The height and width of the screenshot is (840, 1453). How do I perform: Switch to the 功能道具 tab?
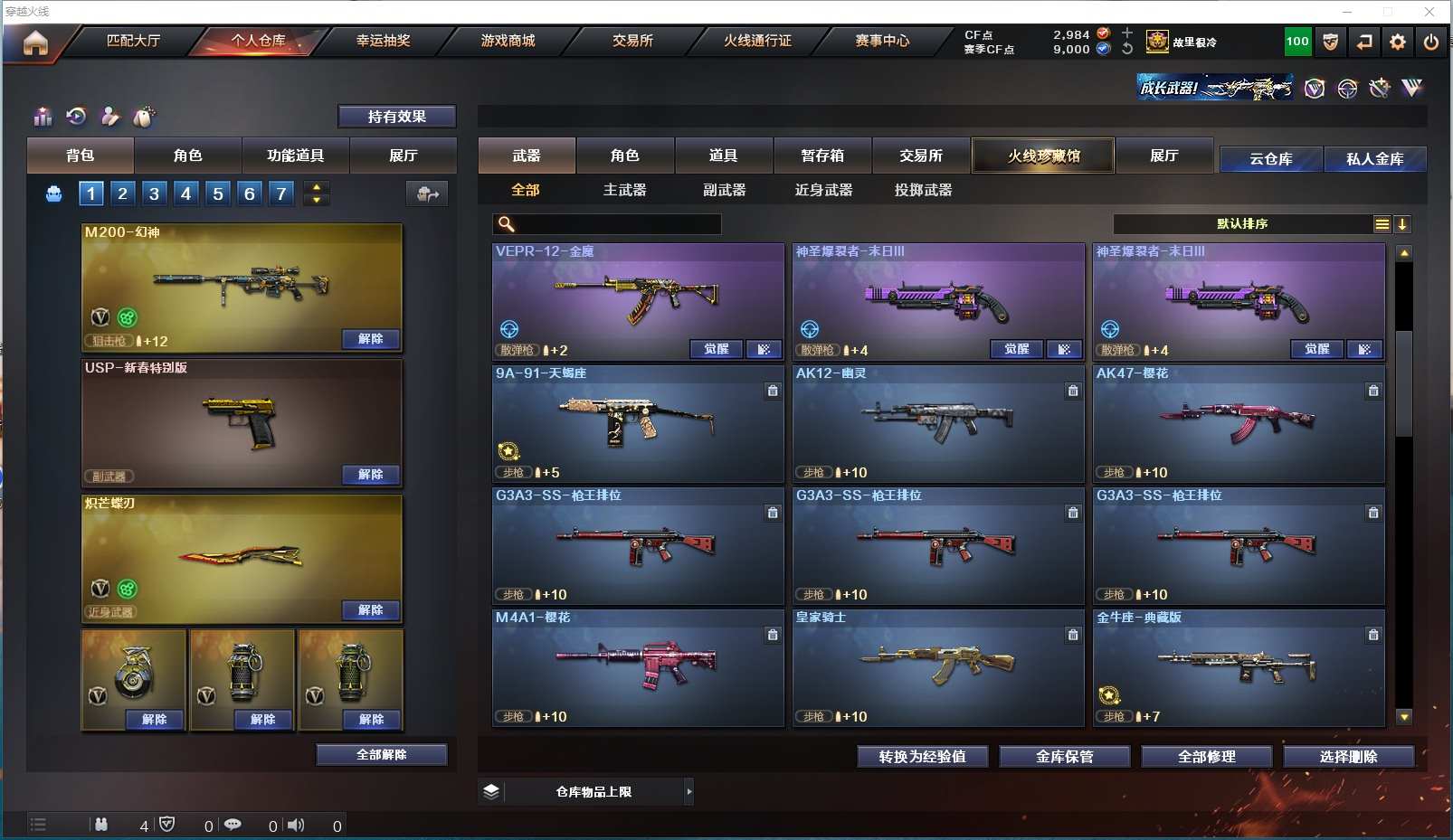point(295,156)
